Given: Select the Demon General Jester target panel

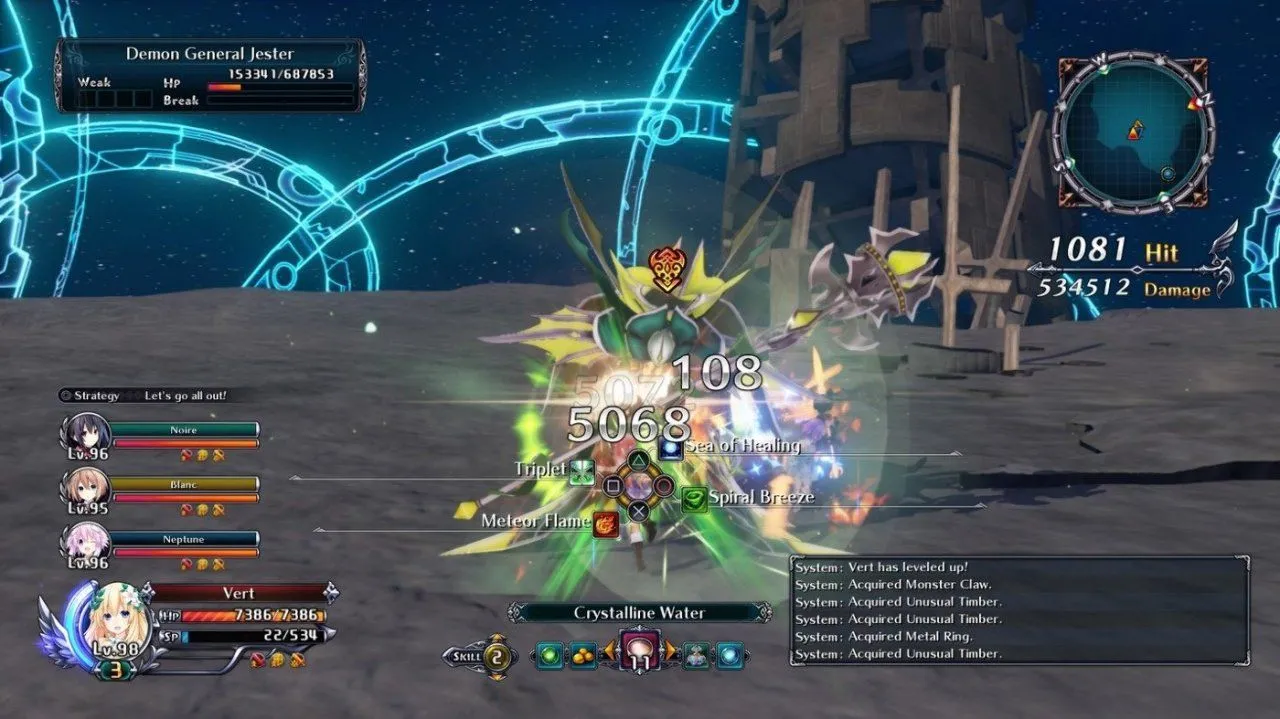Looking at the screenshot, I should click(210, 76).
